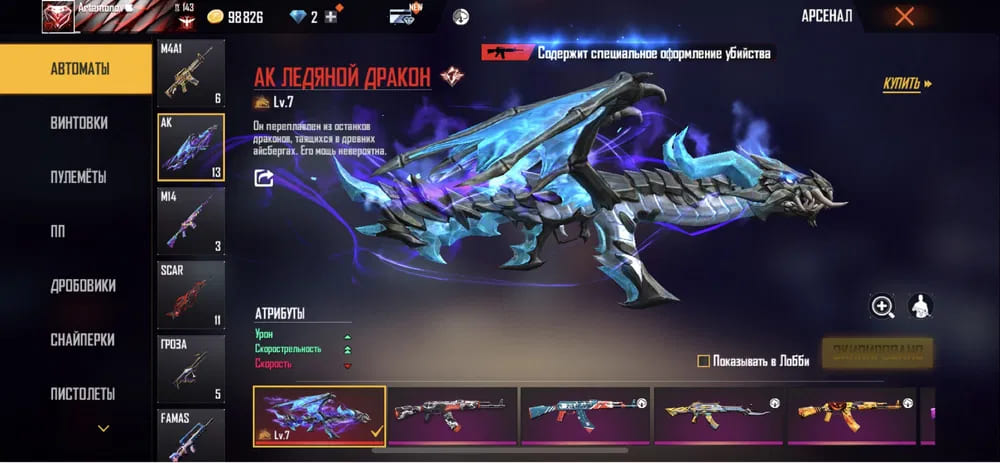Pick the M14 weapon tile

[191, 221]
